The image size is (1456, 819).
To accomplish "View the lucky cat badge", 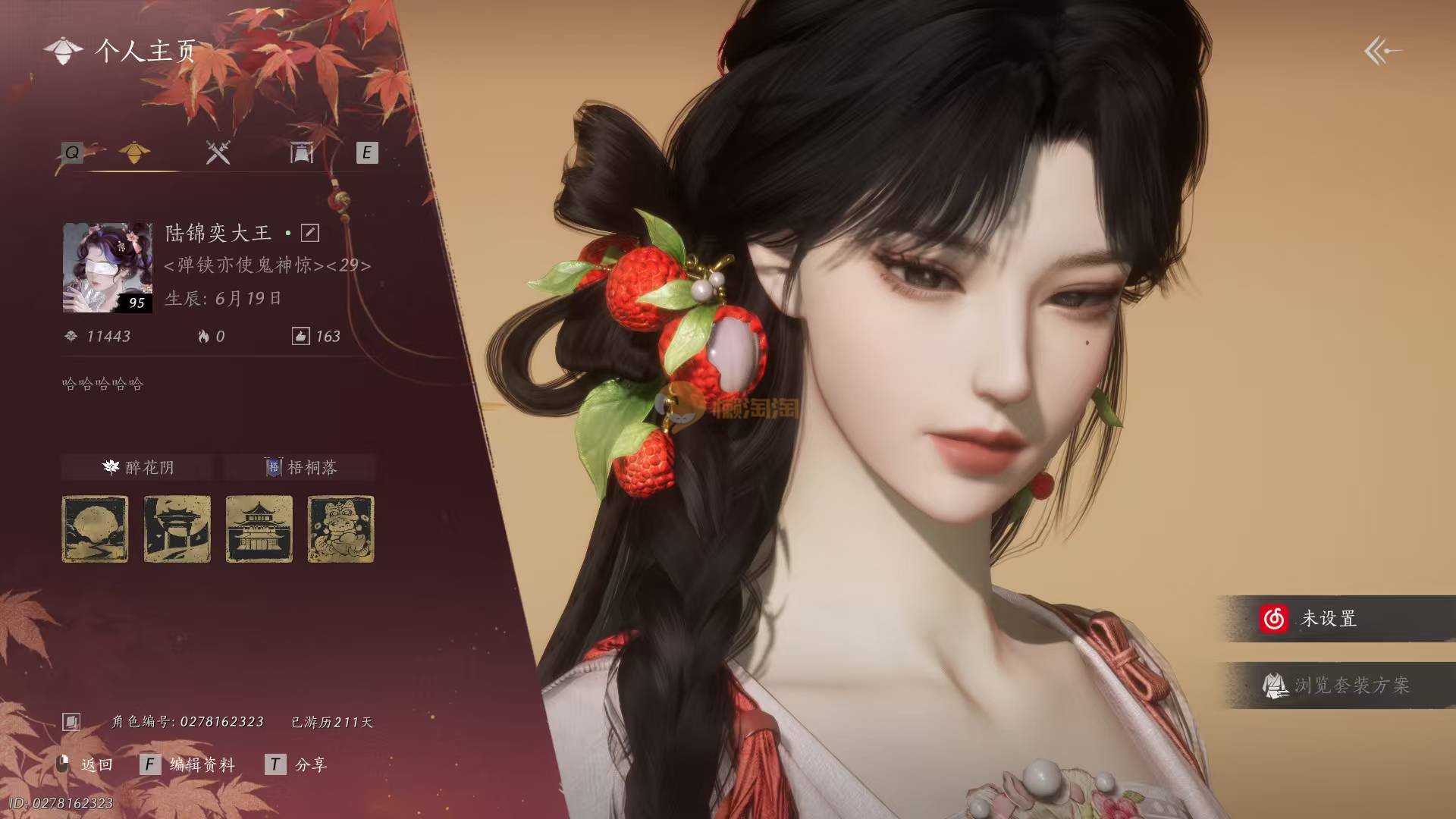I will point(340,529).
